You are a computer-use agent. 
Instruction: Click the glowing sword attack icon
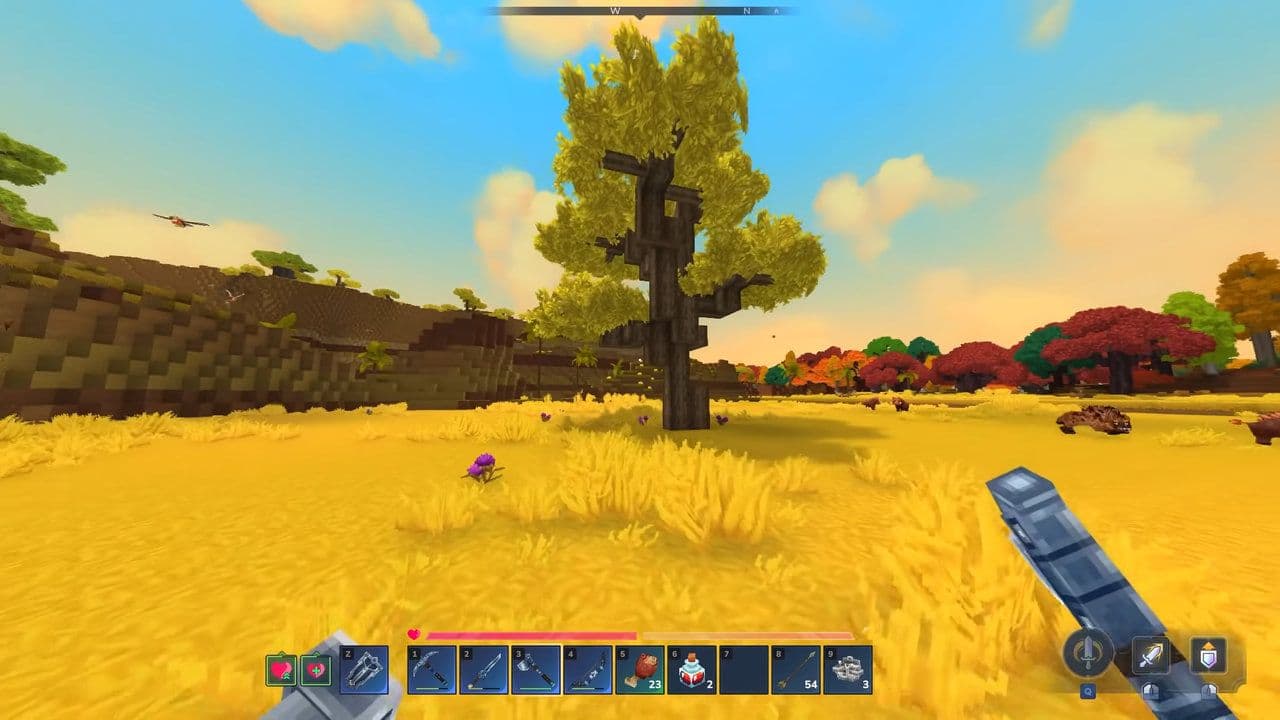pos(1151,656)
